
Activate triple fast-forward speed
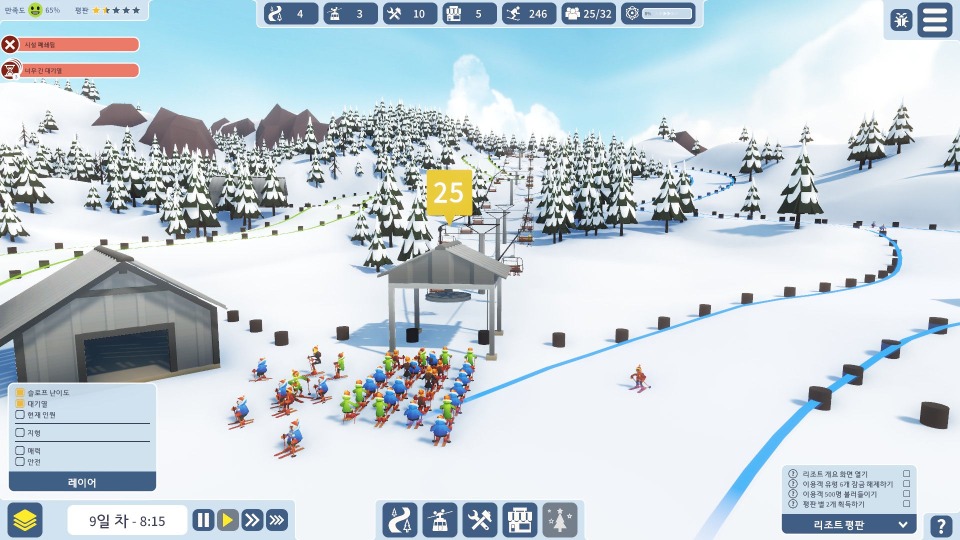click(x=277, y=520)
